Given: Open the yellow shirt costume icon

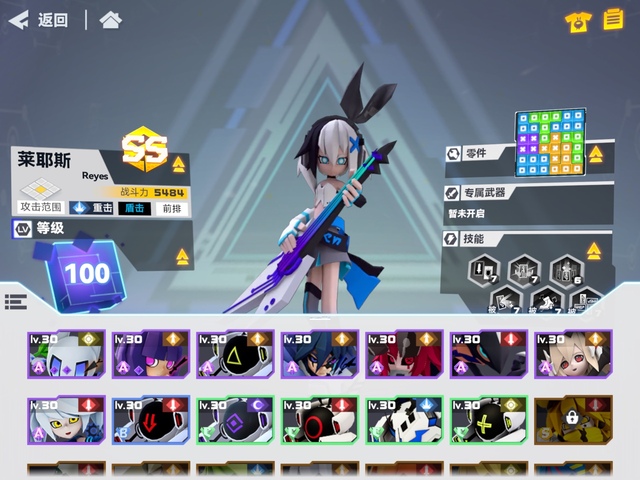Looking at the screenshot, I should (577, 22).
